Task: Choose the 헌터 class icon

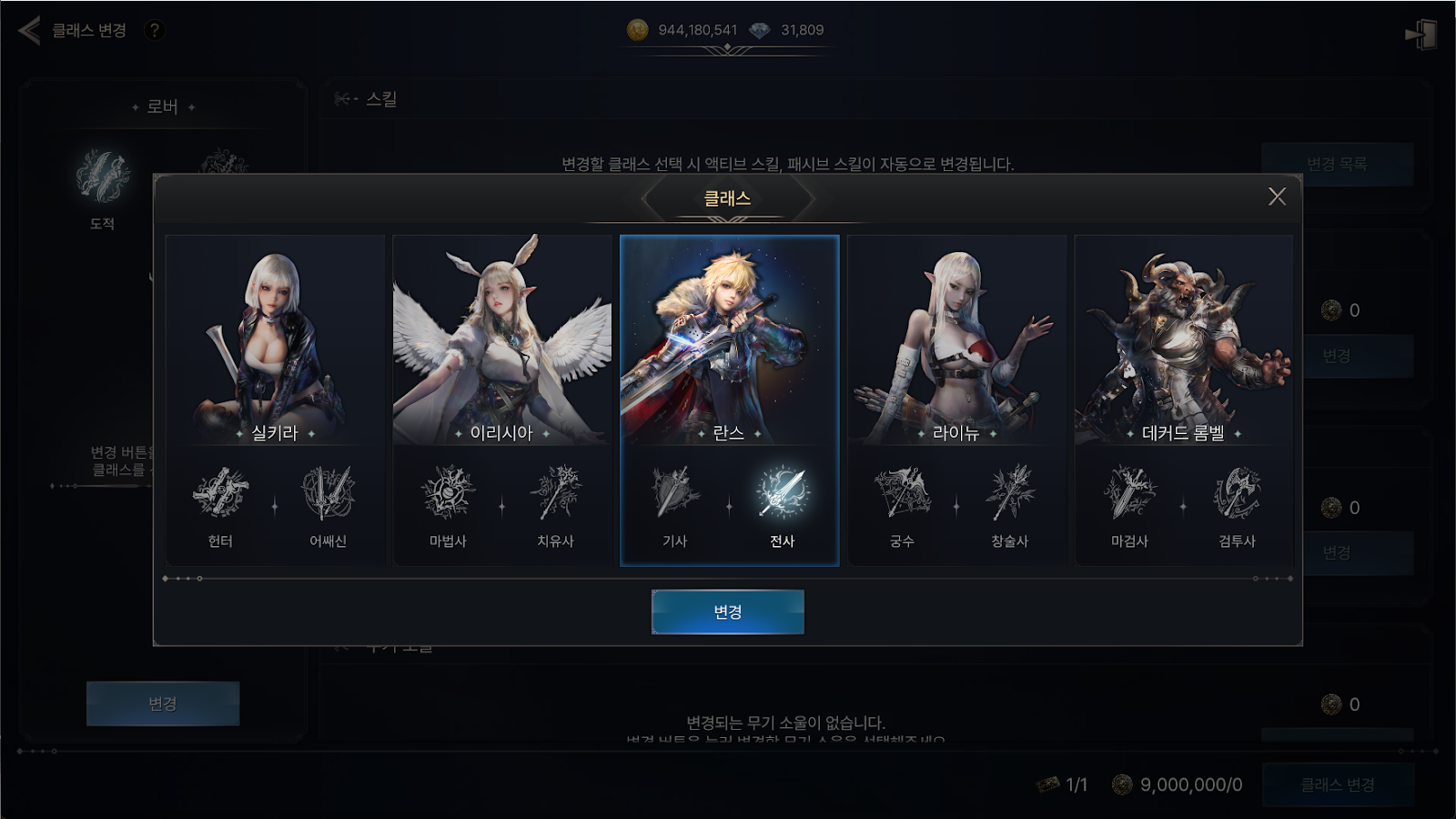Action: pos(220,494)
